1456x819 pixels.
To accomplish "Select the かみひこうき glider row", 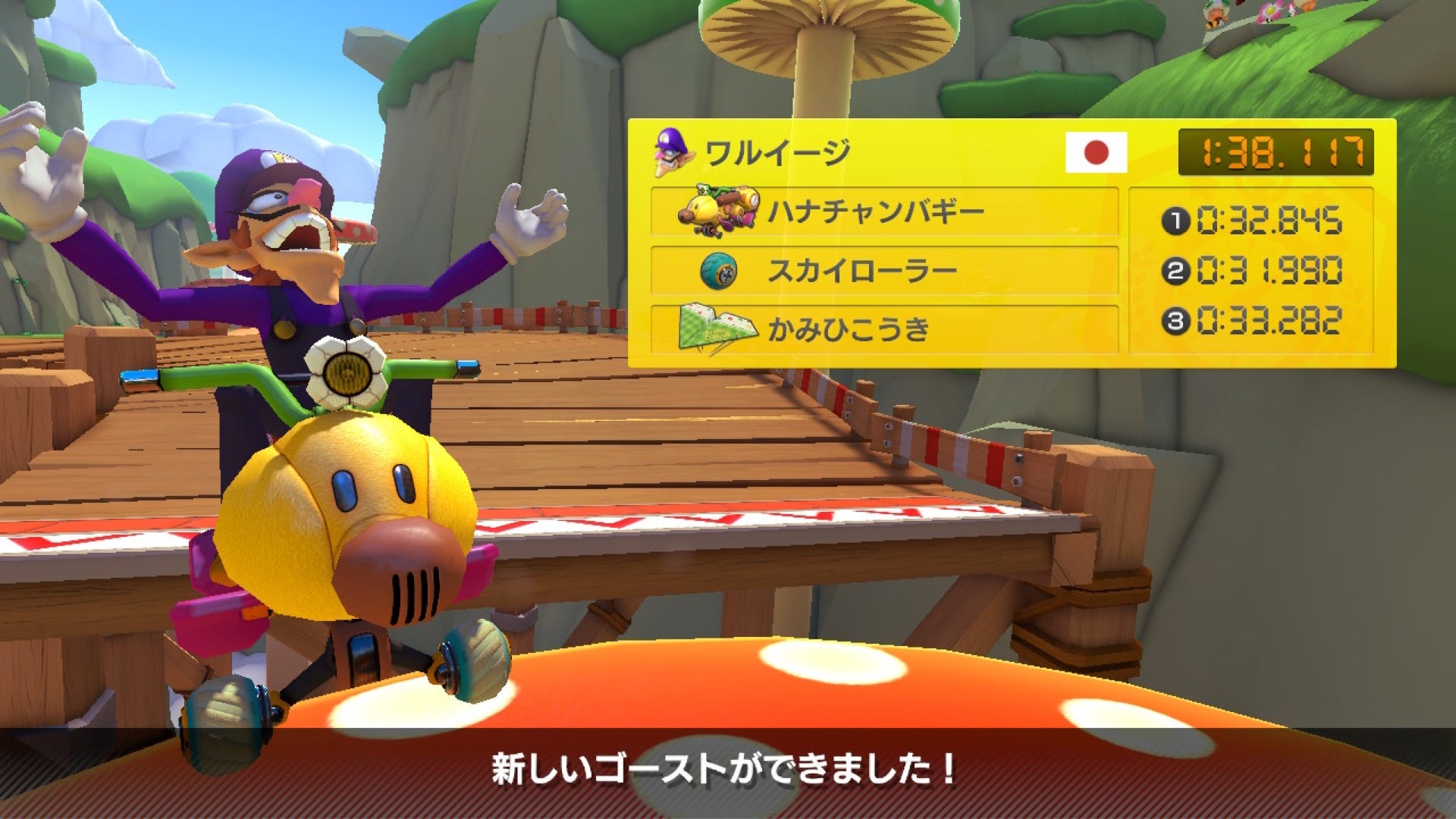I will 884,329.
